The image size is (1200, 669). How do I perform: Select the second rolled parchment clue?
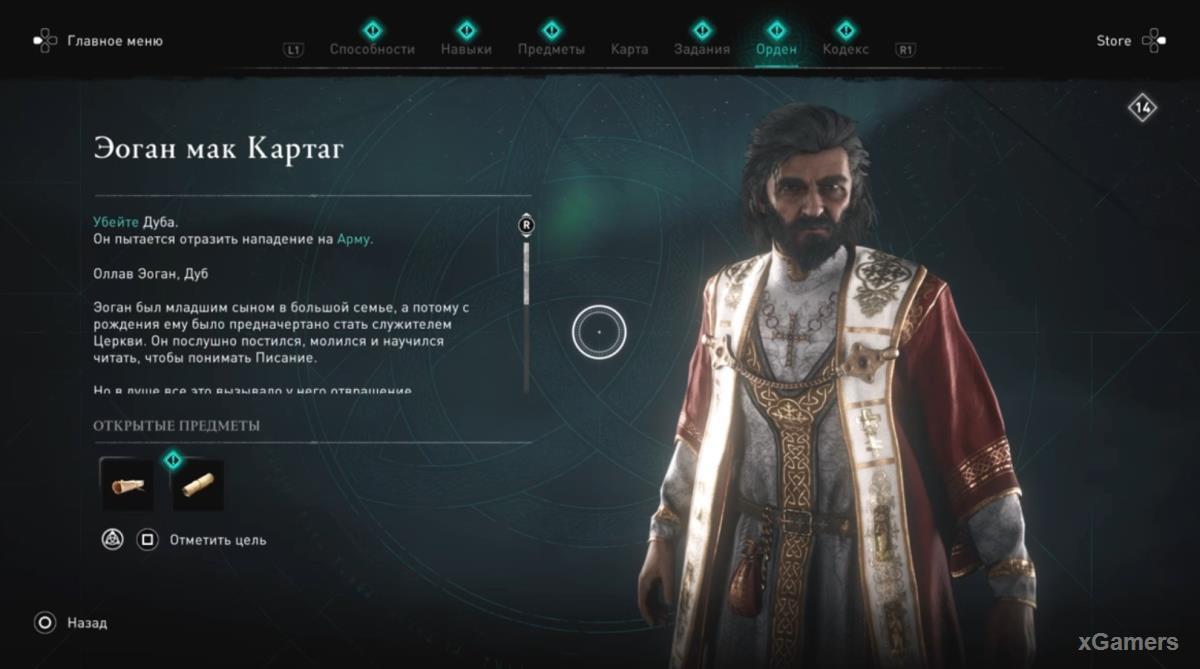[198, 485]
